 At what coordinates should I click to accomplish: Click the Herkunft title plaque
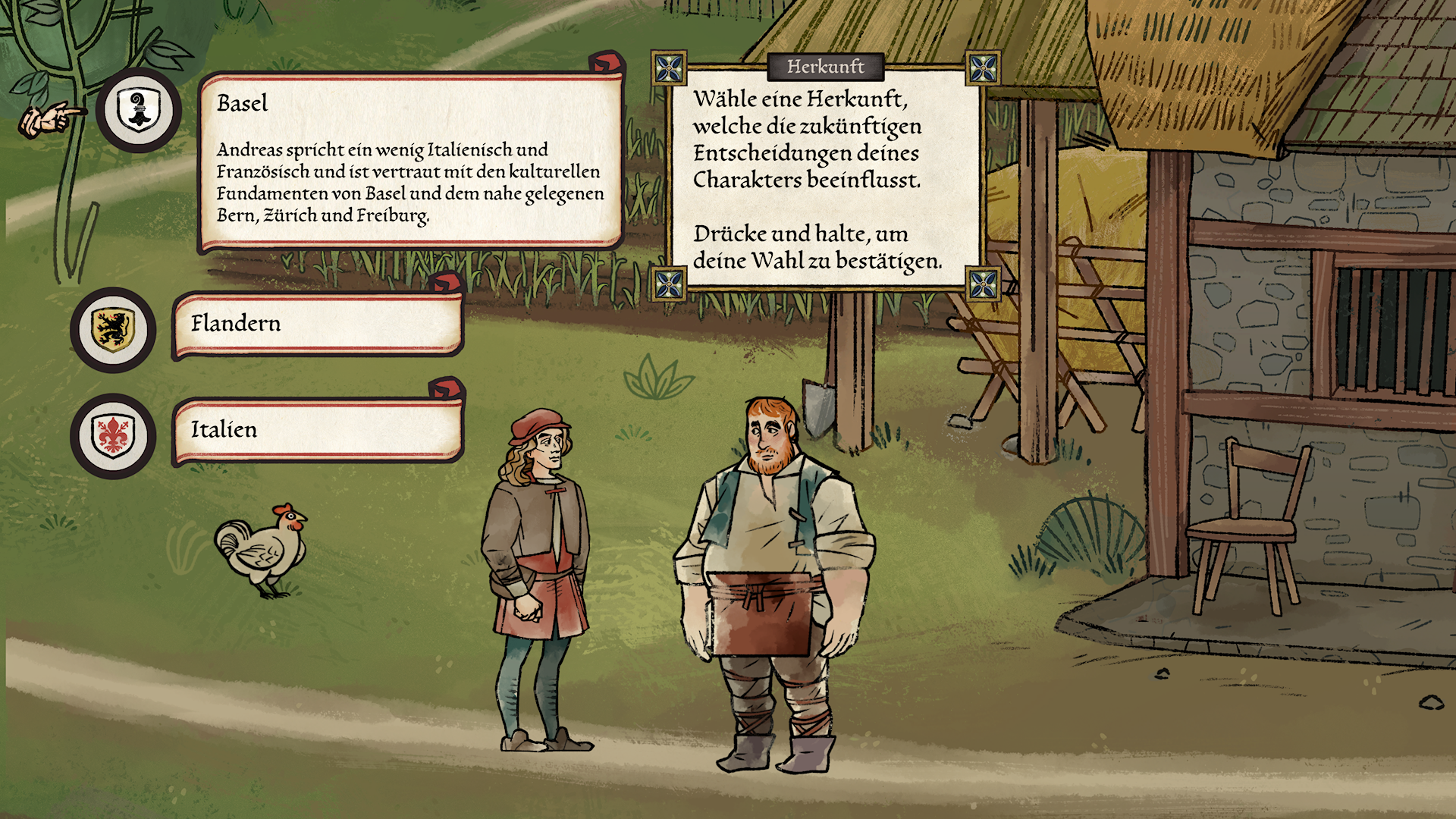coord(826,67)
